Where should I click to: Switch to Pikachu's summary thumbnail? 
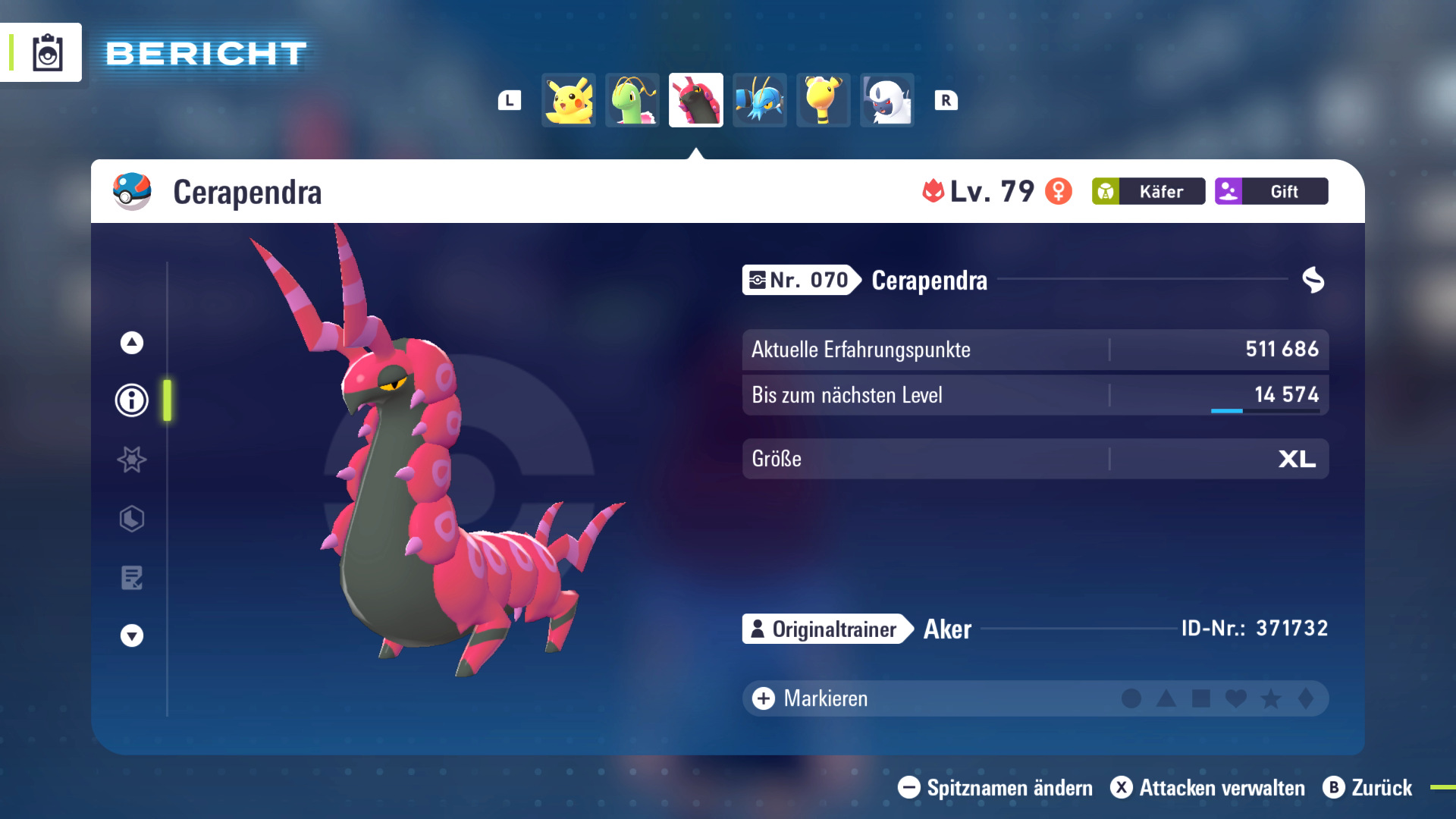(x=568, y=99)
